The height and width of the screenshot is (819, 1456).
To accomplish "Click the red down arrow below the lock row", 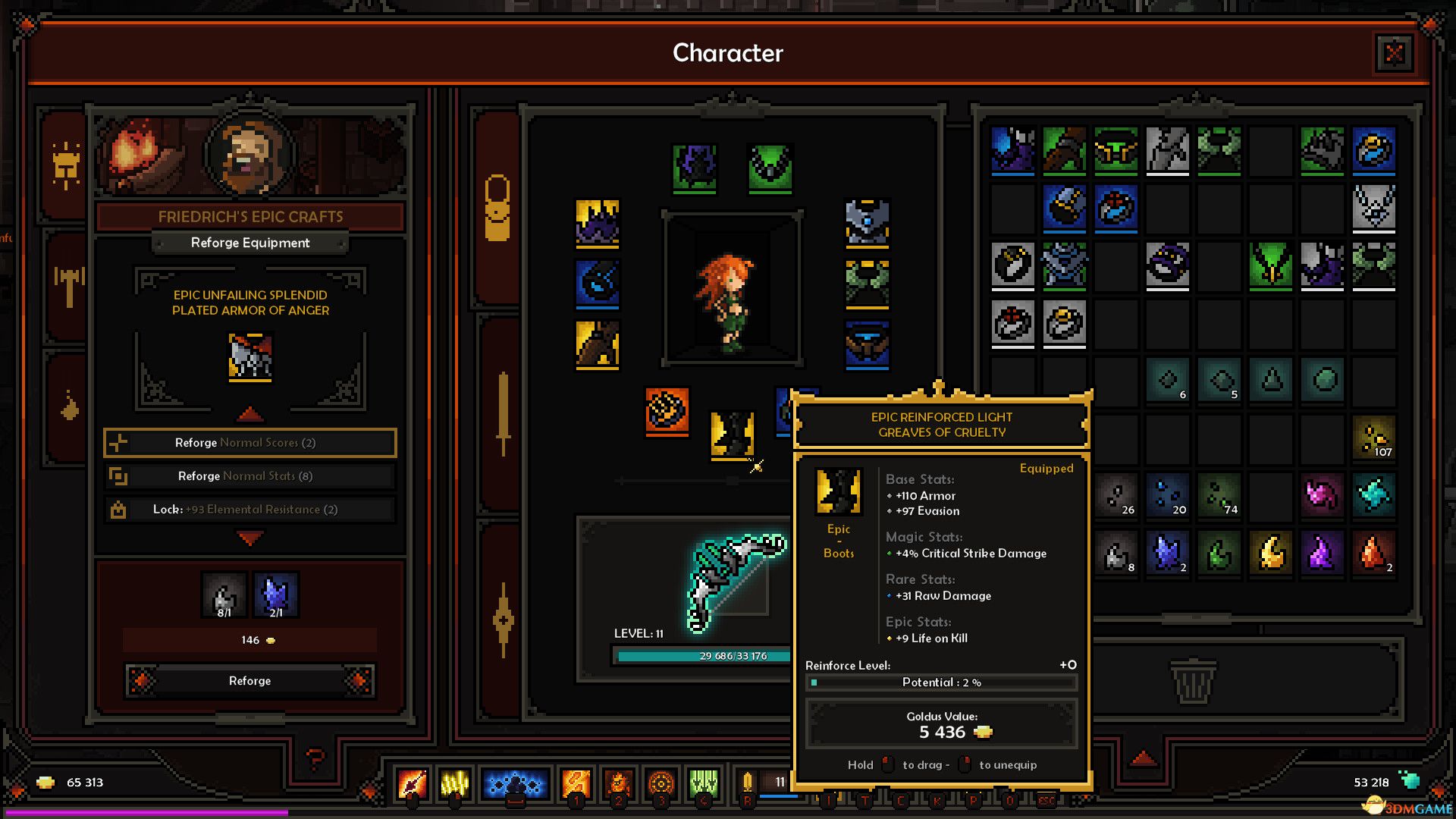I will (249, 537).
